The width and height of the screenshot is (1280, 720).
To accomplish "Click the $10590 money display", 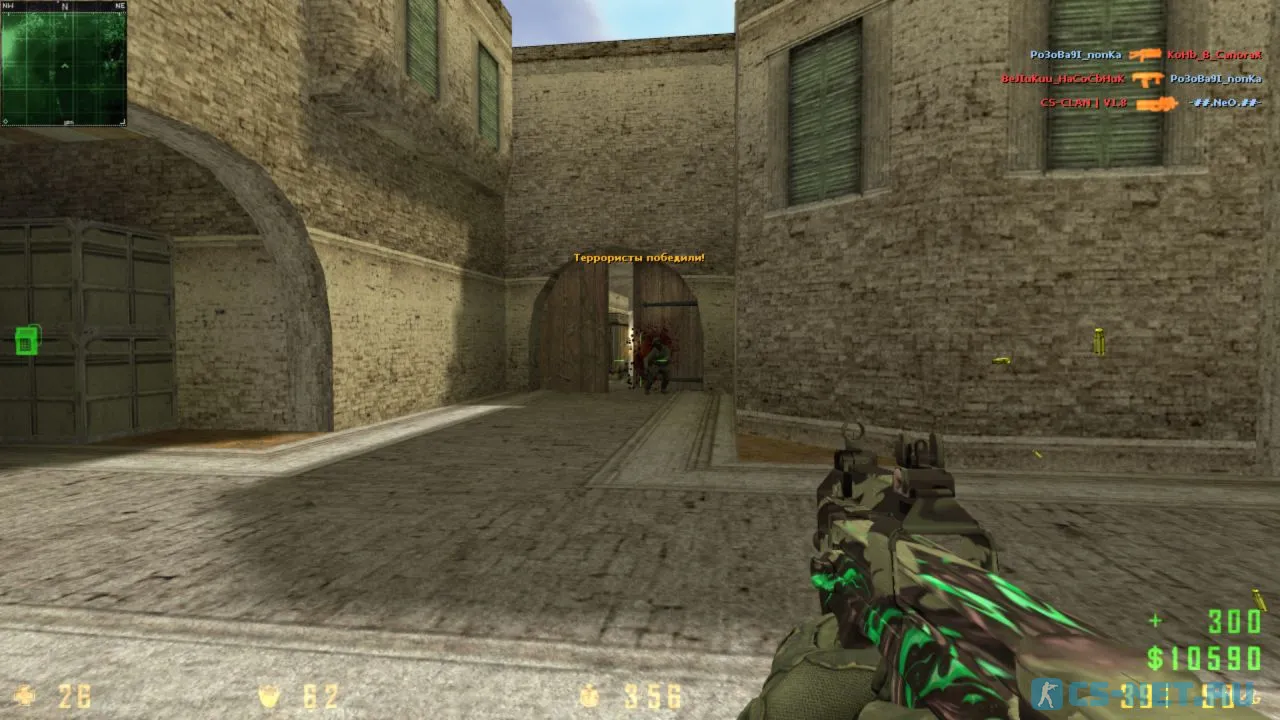I will 1206,658.
